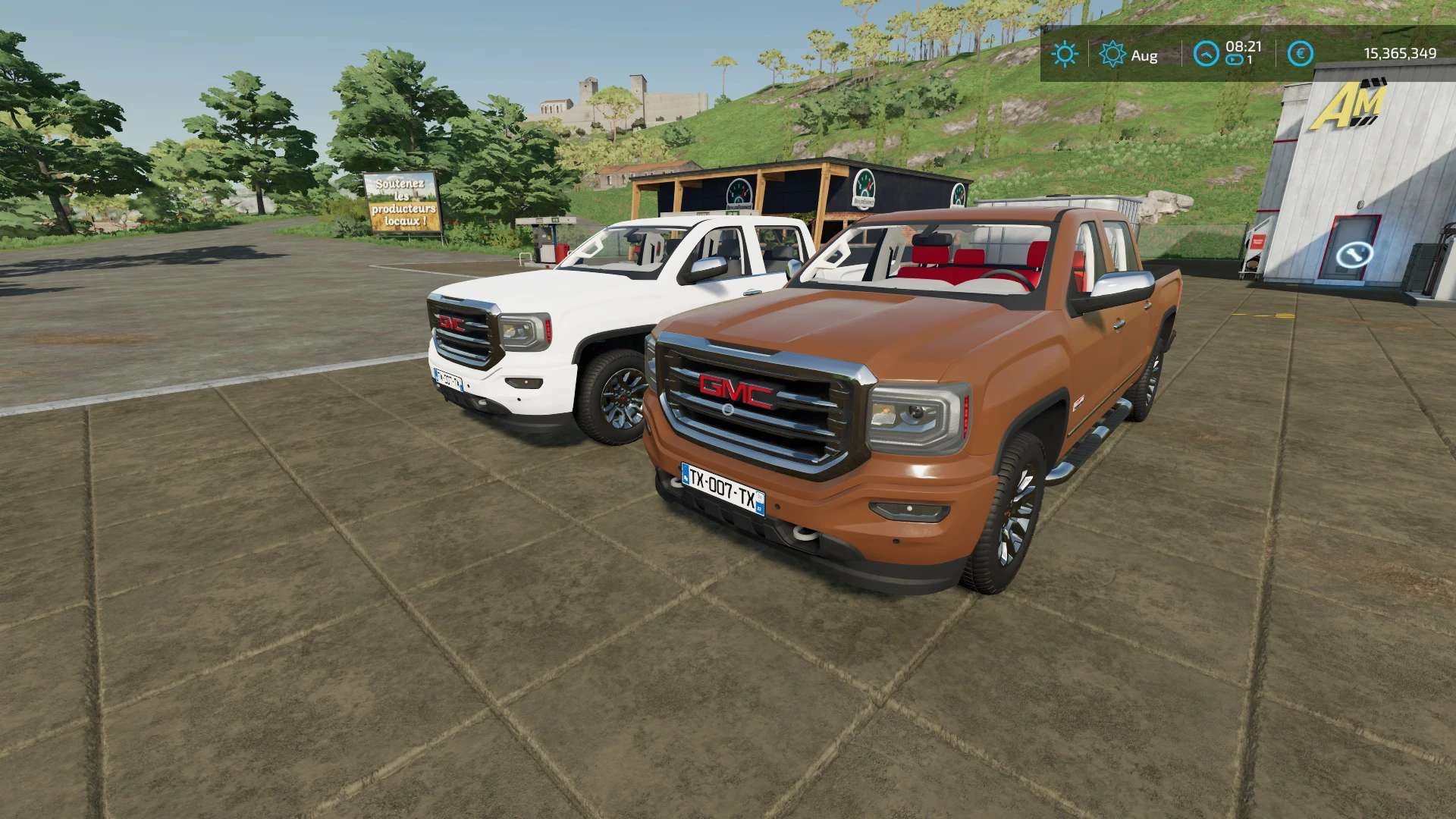Select the August season icon
1456x819 pixels.
1112,54
